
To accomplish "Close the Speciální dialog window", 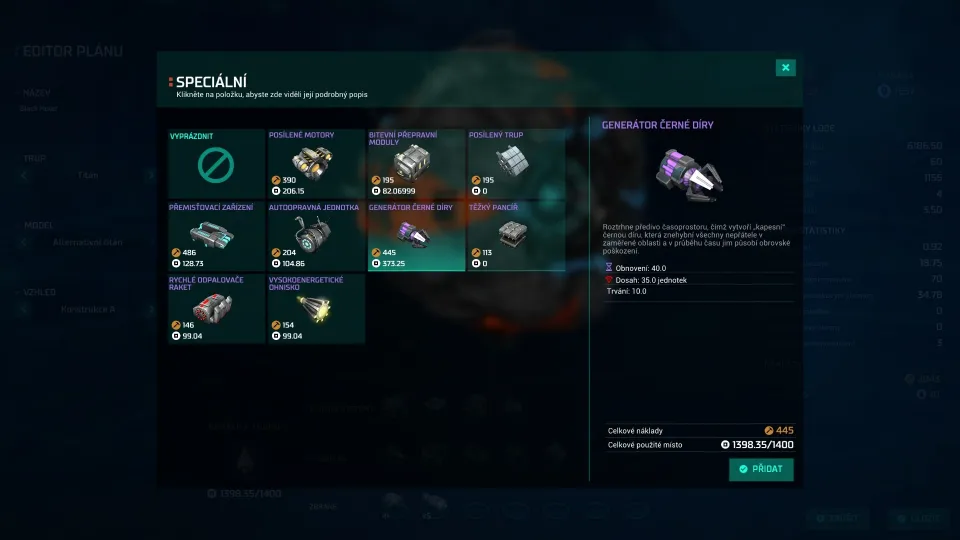I will [x=786, y=68].
